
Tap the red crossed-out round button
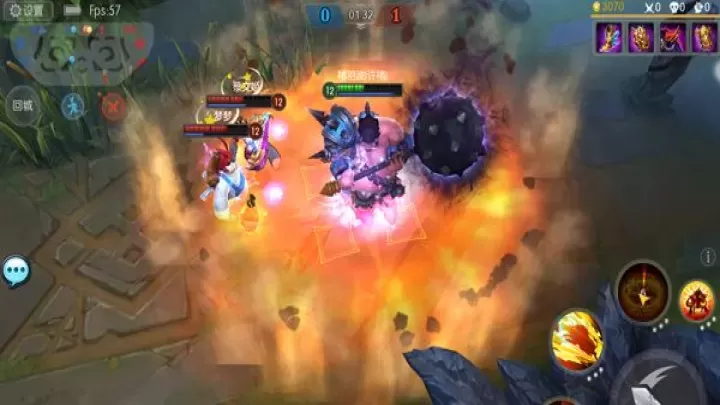click(x=114, y=105)
